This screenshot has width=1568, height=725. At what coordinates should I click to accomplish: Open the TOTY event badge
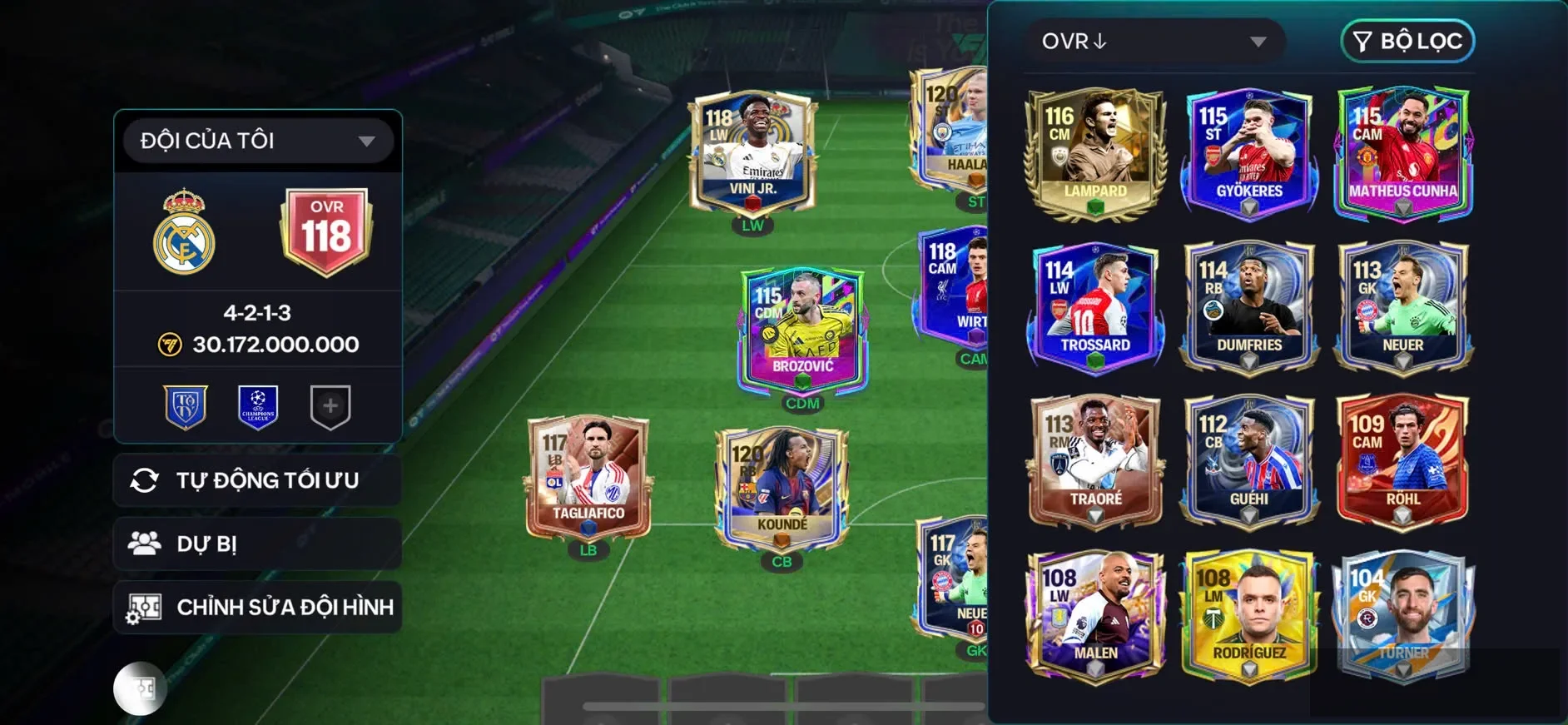[x=186, y=405]
